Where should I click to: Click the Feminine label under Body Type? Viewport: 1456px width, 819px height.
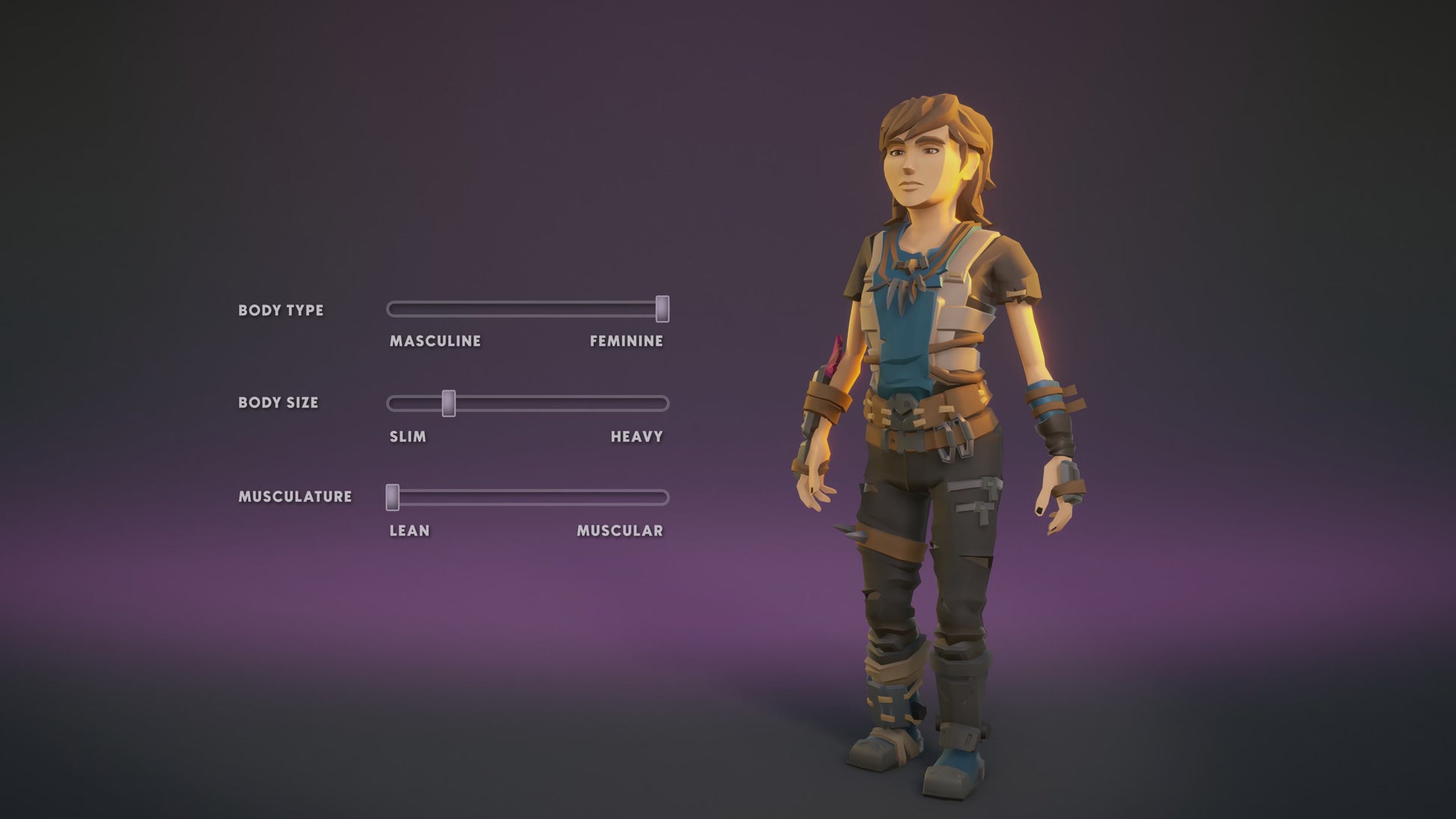[x=626, y=342]
